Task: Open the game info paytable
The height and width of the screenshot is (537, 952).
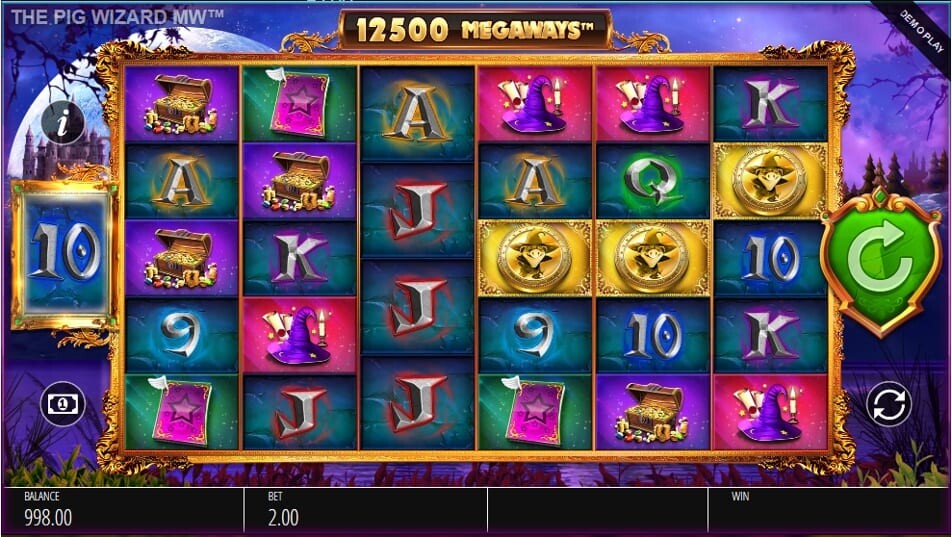Action: click(x=63, y=124)
